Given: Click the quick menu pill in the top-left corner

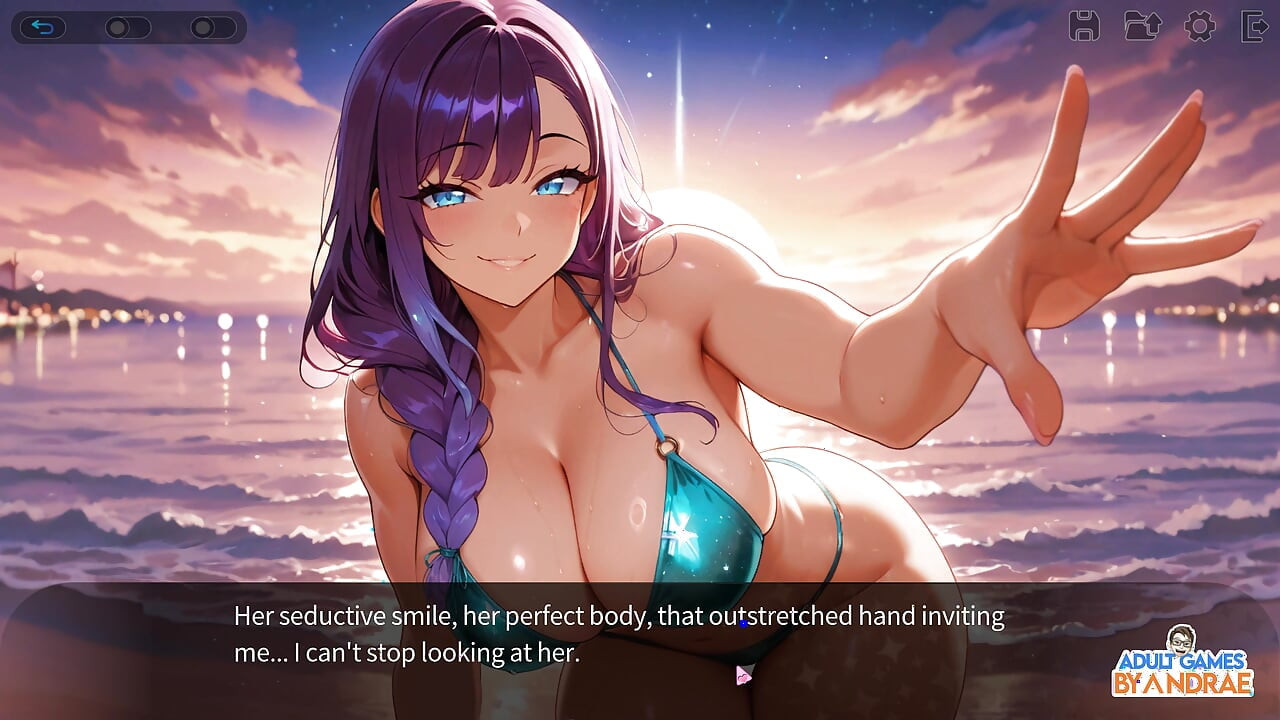Looking at the screenshot, I should click(130, 27).
